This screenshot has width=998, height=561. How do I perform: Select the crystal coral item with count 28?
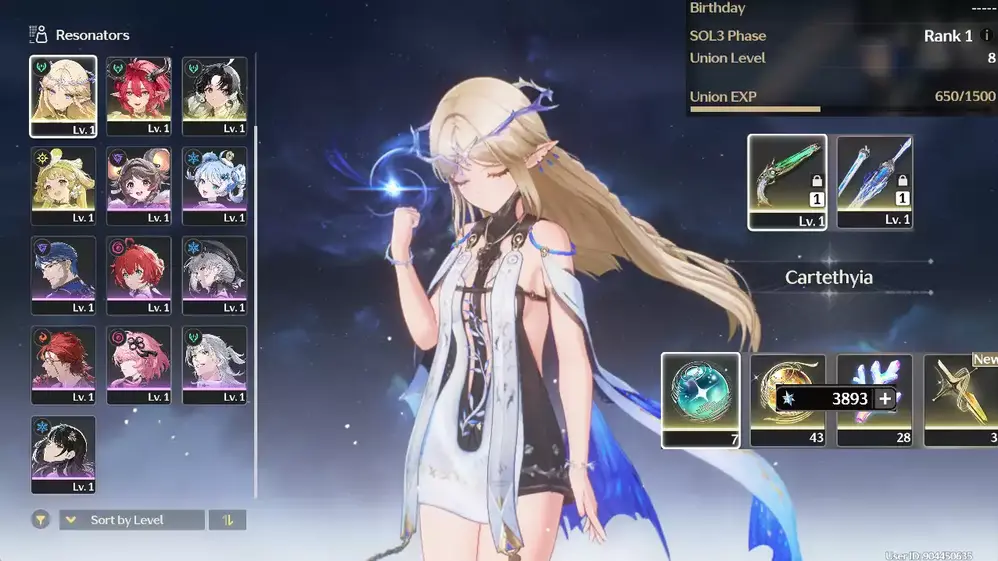point(874,399)
